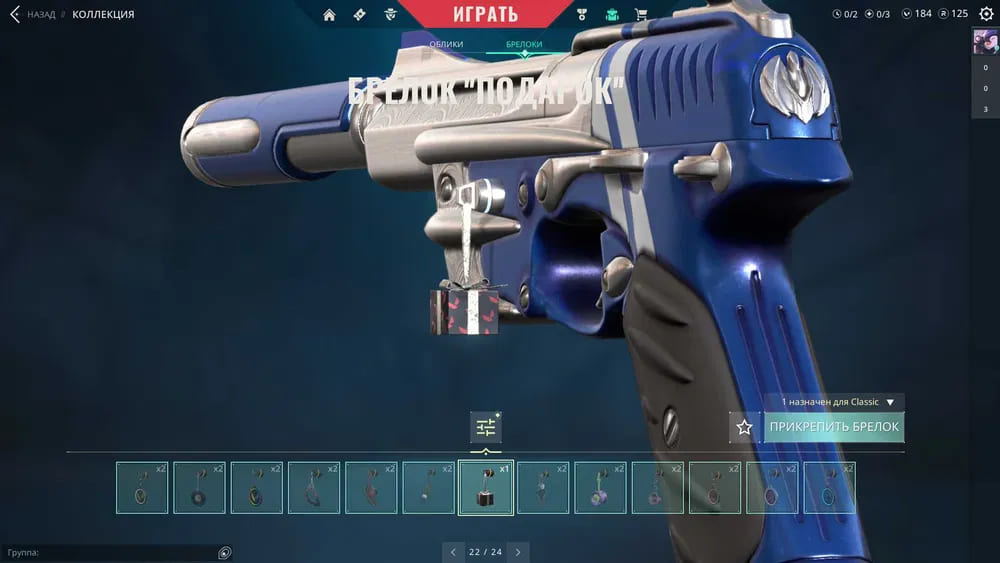This screenshot has width=1000, height=563.
Task: Open the store shopping cart icon
Action: tap(641, 14)
